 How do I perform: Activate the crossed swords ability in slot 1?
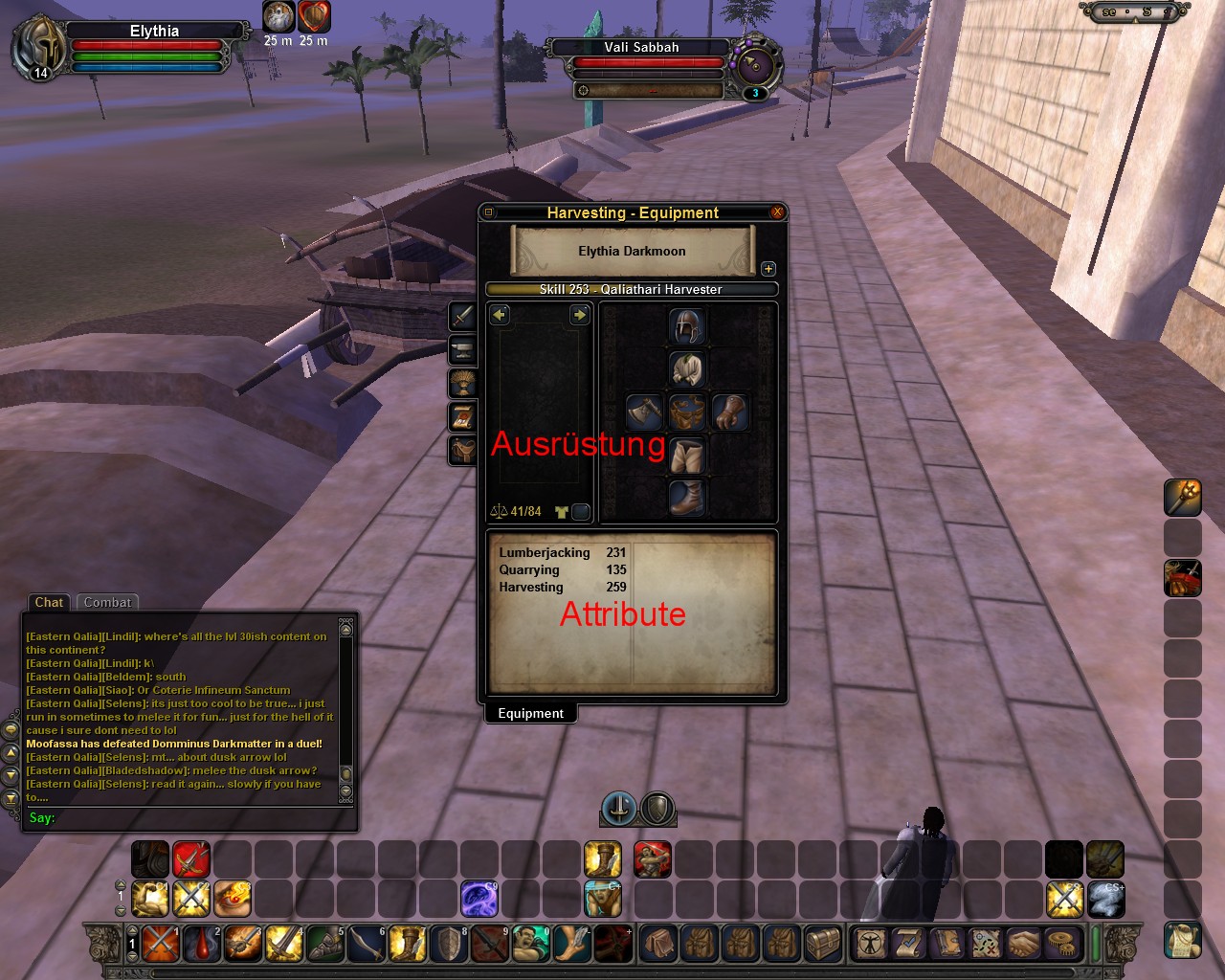[x=160, y=944]
